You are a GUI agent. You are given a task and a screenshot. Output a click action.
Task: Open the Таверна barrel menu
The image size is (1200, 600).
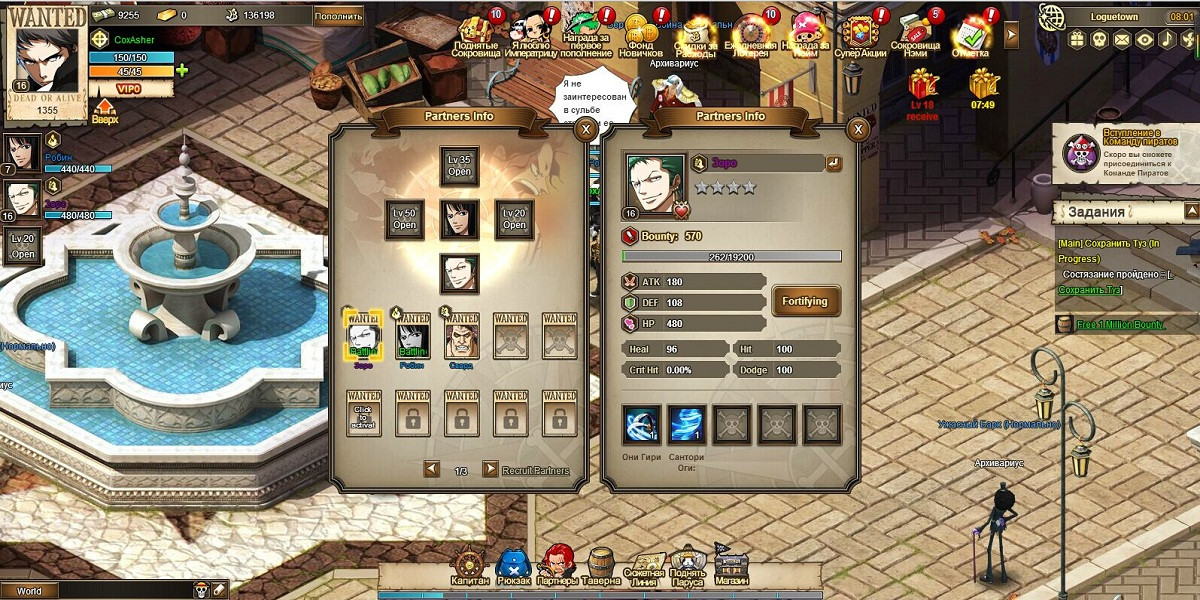click(601, 566)
